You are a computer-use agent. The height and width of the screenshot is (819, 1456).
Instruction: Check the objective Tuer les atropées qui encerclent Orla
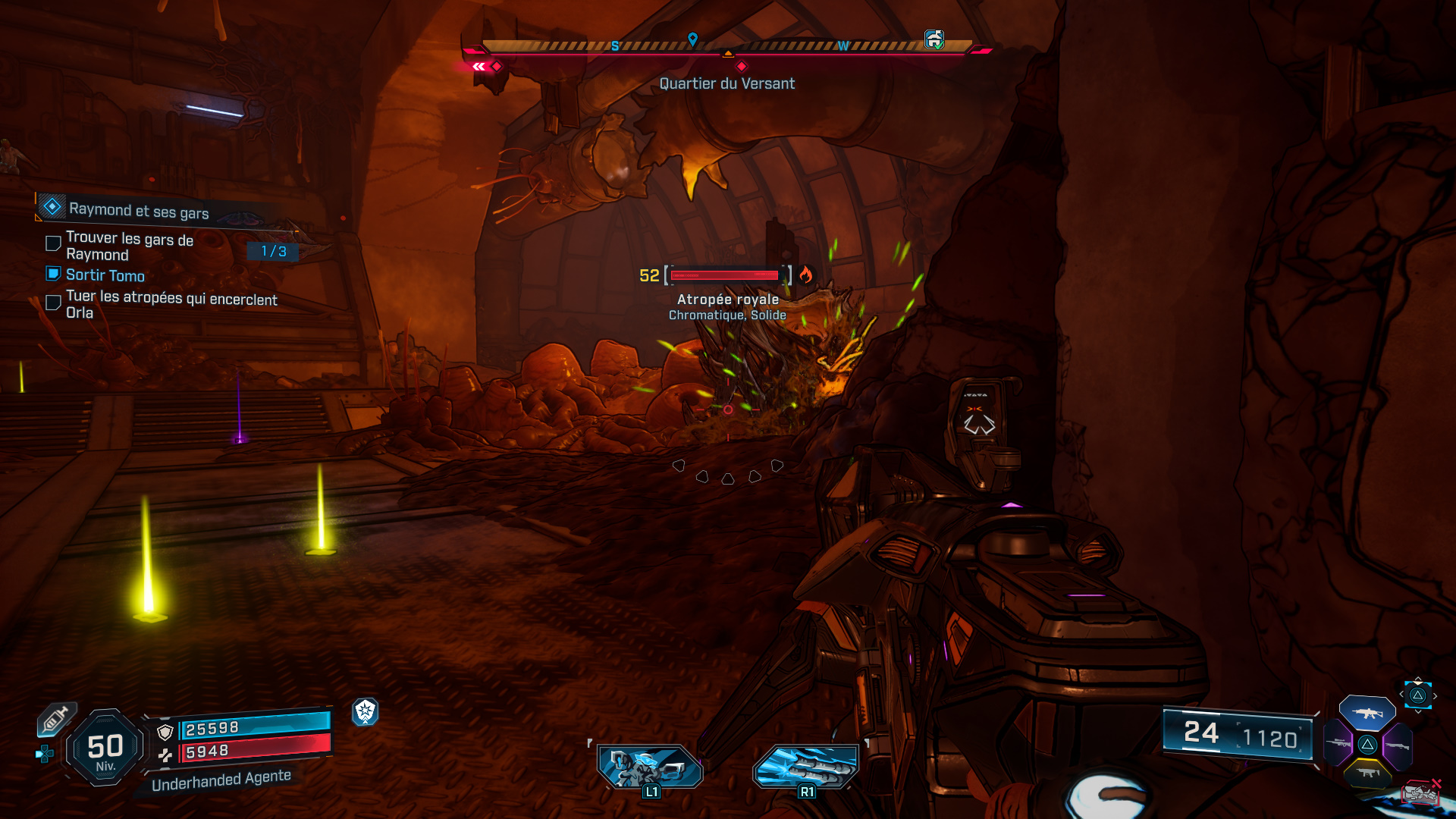pyautogui.click(x=52, y=302)
